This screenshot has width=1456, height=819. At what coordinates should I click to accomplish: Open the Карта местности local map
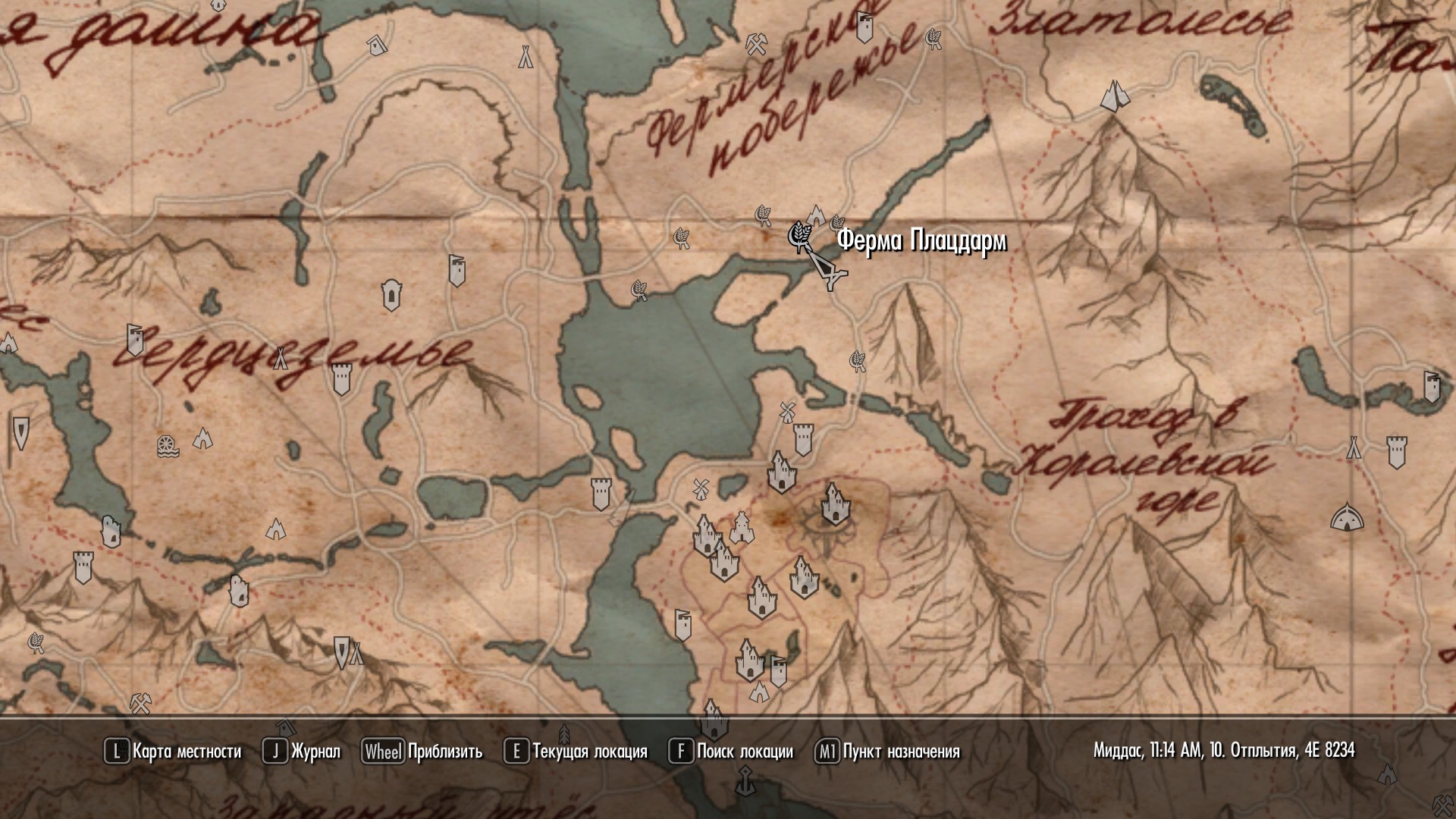173,752
